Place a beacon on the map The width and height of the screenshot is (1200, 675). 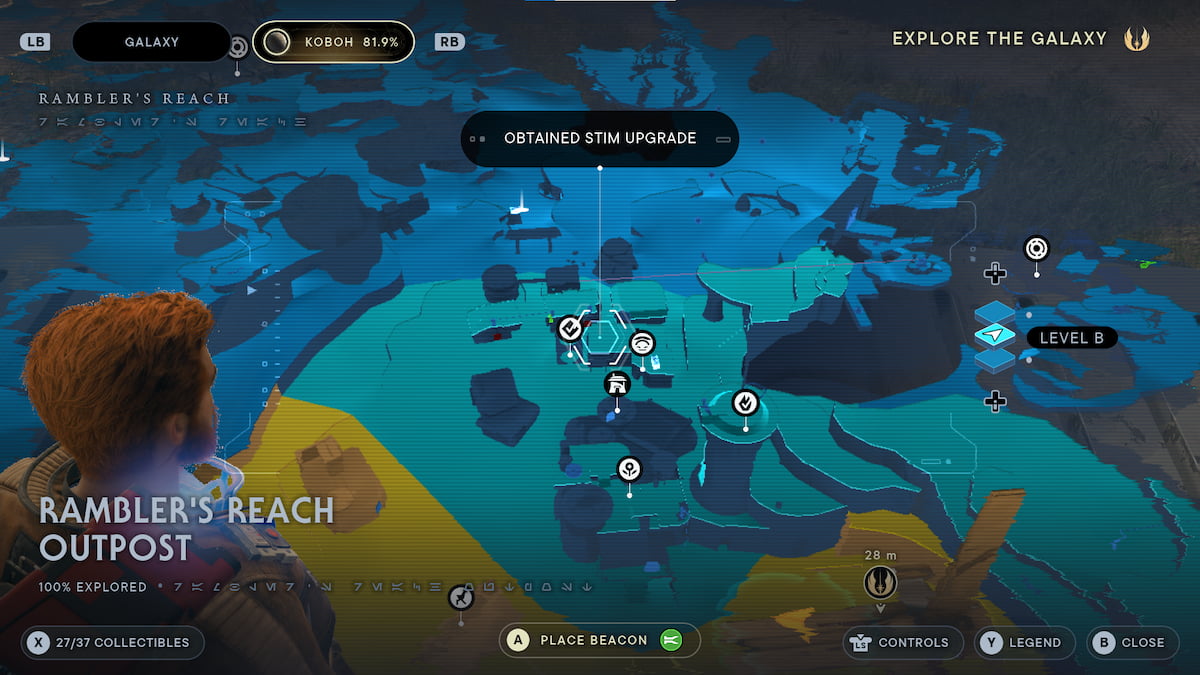click(598, 640)
